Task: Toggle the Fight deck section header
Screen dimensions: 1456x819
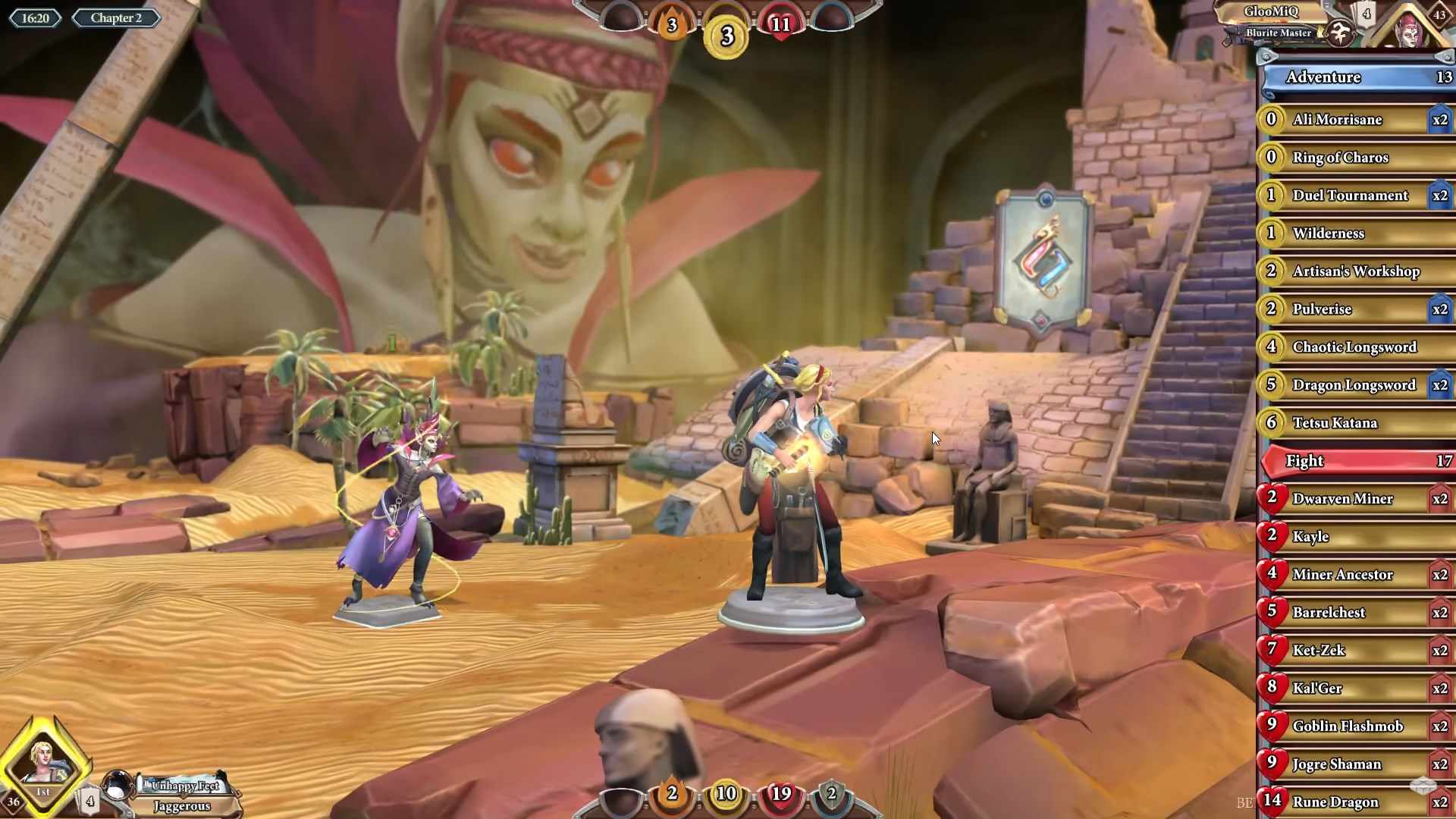Action: click(1357, 461)
